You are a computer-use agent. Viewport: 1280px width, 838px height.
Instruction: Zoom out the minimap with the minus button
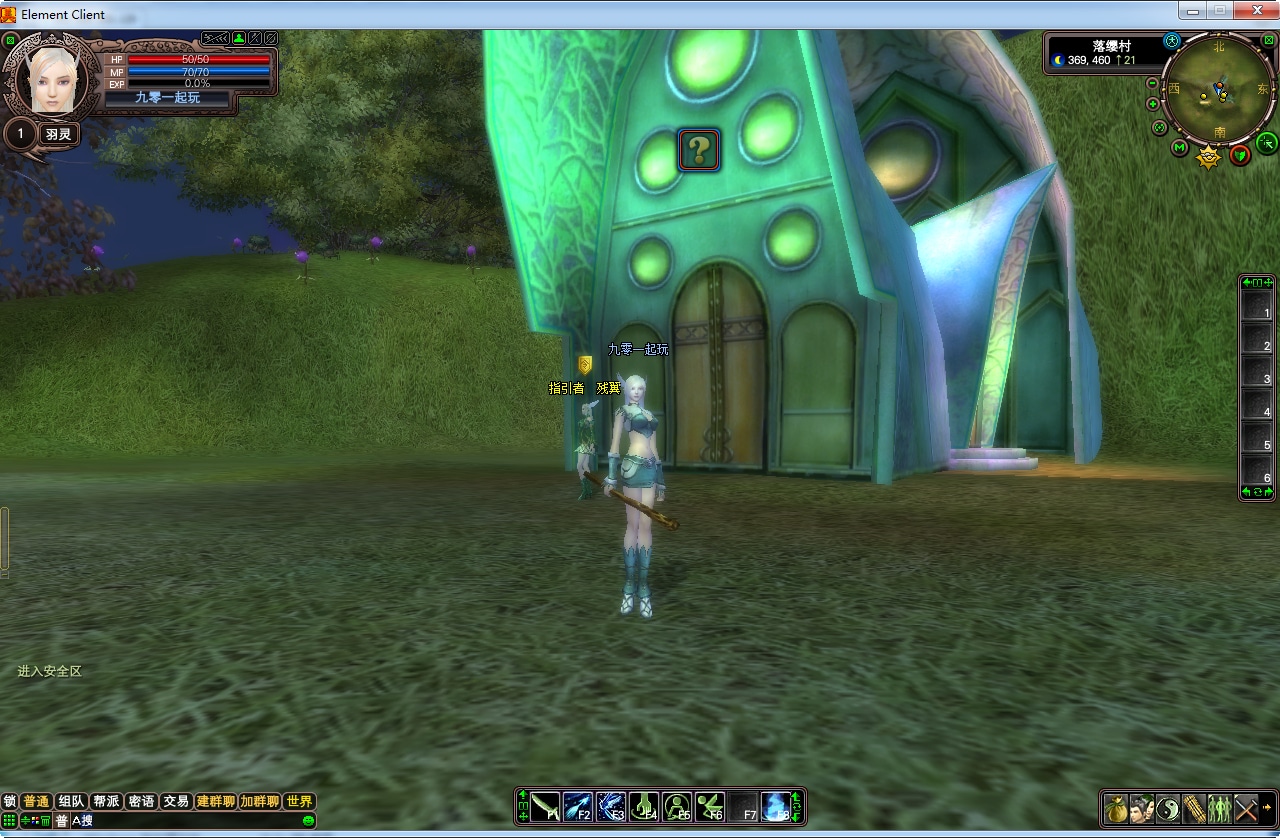(1153, 84)
